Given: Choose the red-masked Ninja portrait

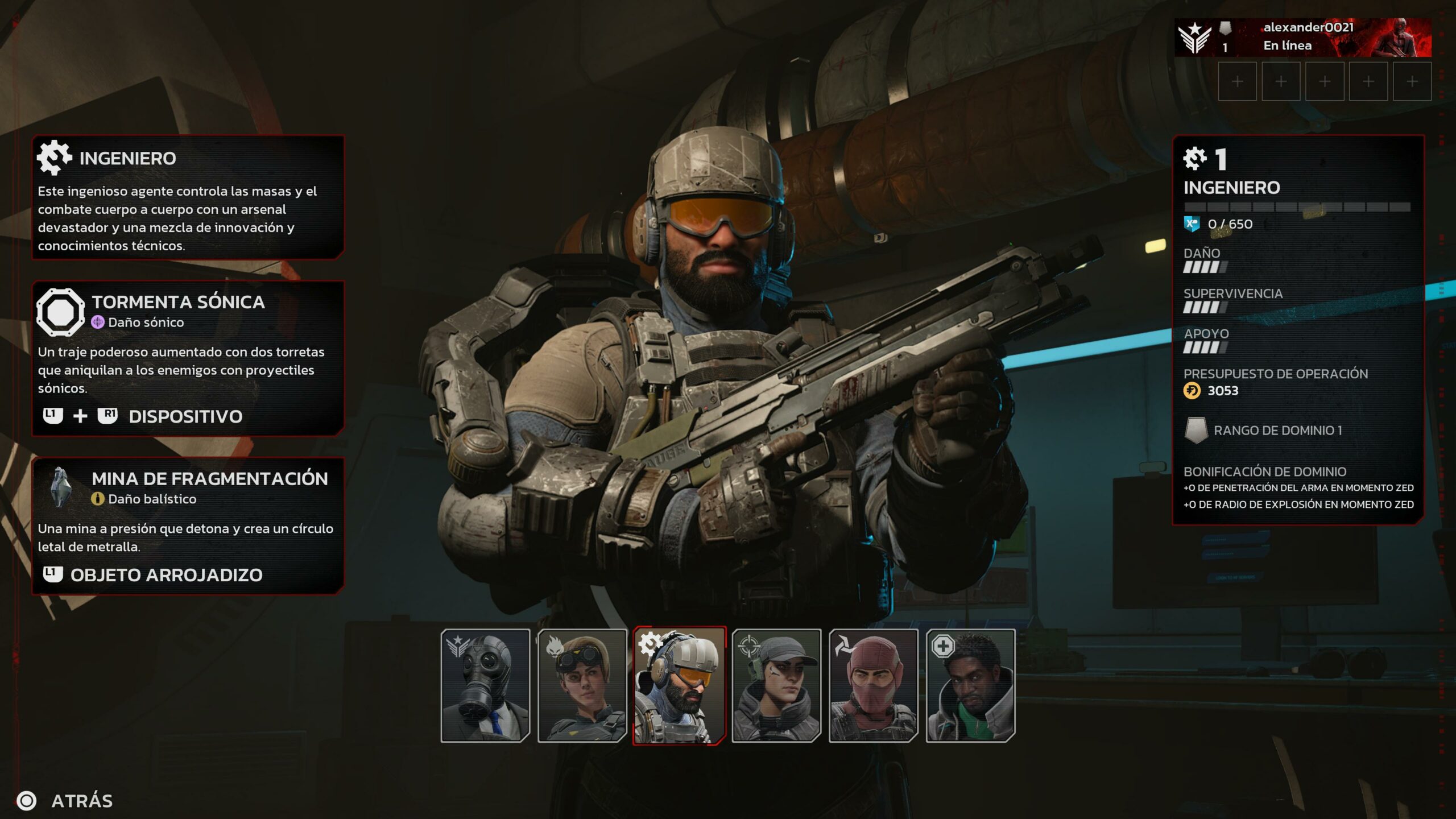Looking at the screenshot, I should 873,685.
